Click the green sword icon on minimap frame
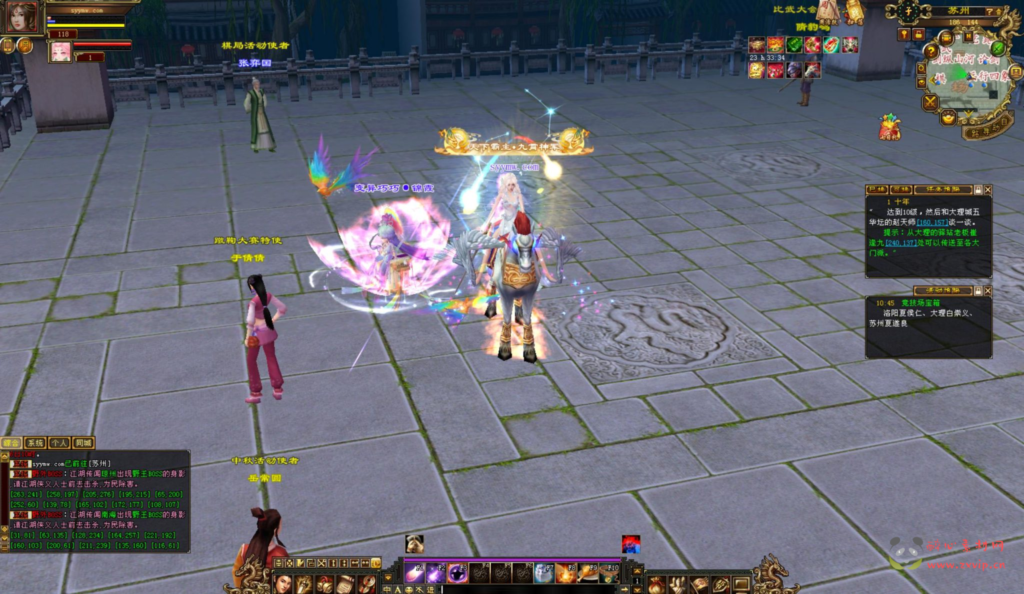 997,48
